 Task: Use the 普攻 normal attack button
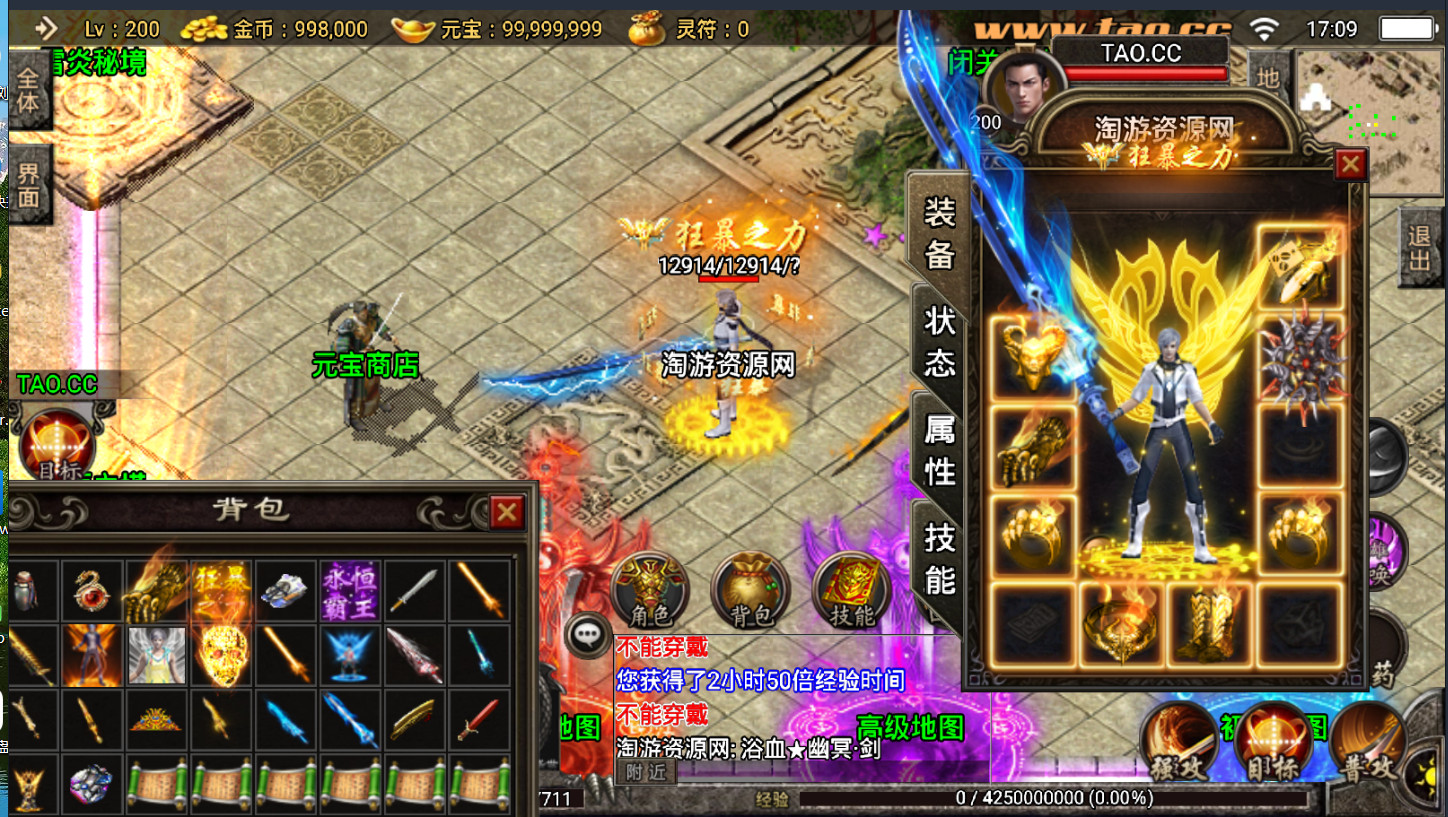pyautogui.click(x=1366, y=743)
